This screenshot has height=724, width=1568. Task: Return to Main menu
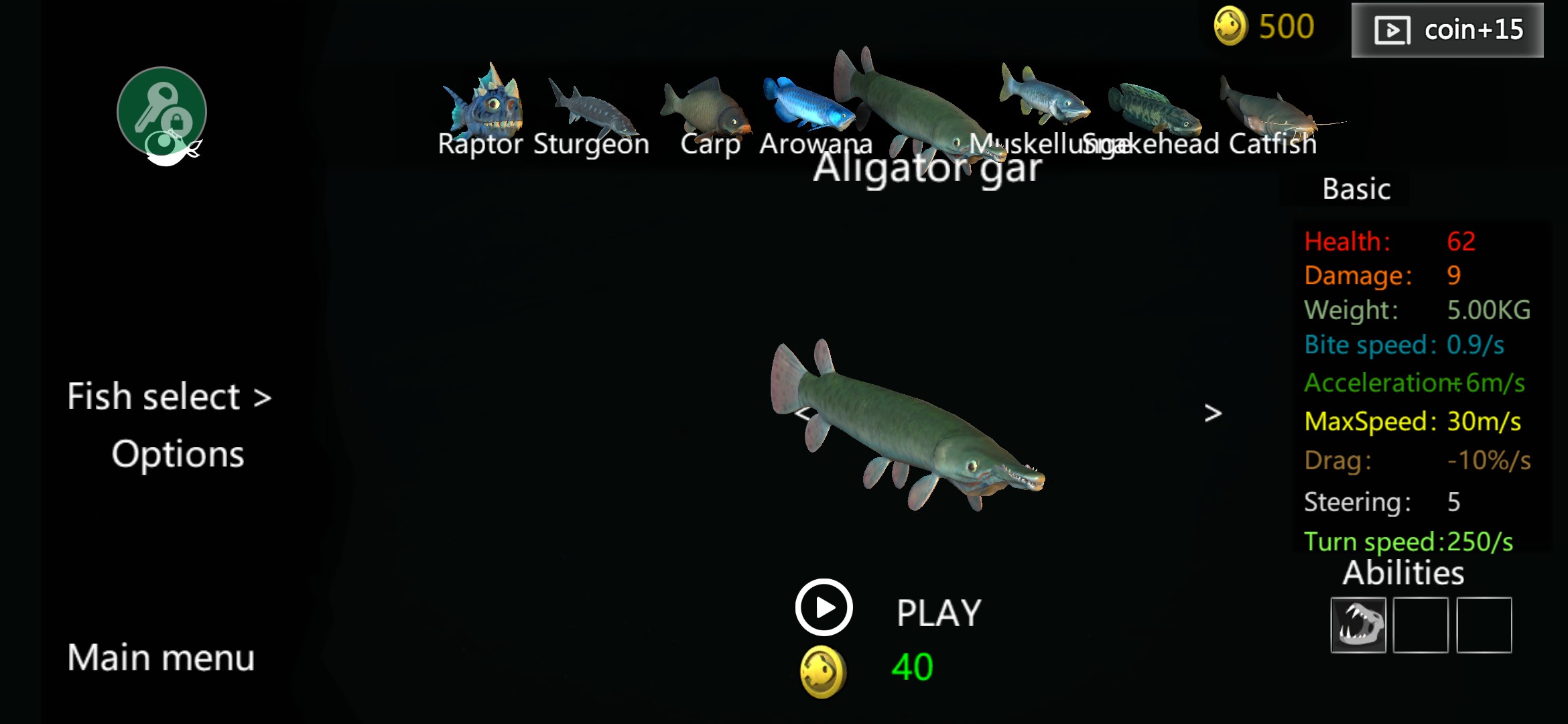(161, 657)
